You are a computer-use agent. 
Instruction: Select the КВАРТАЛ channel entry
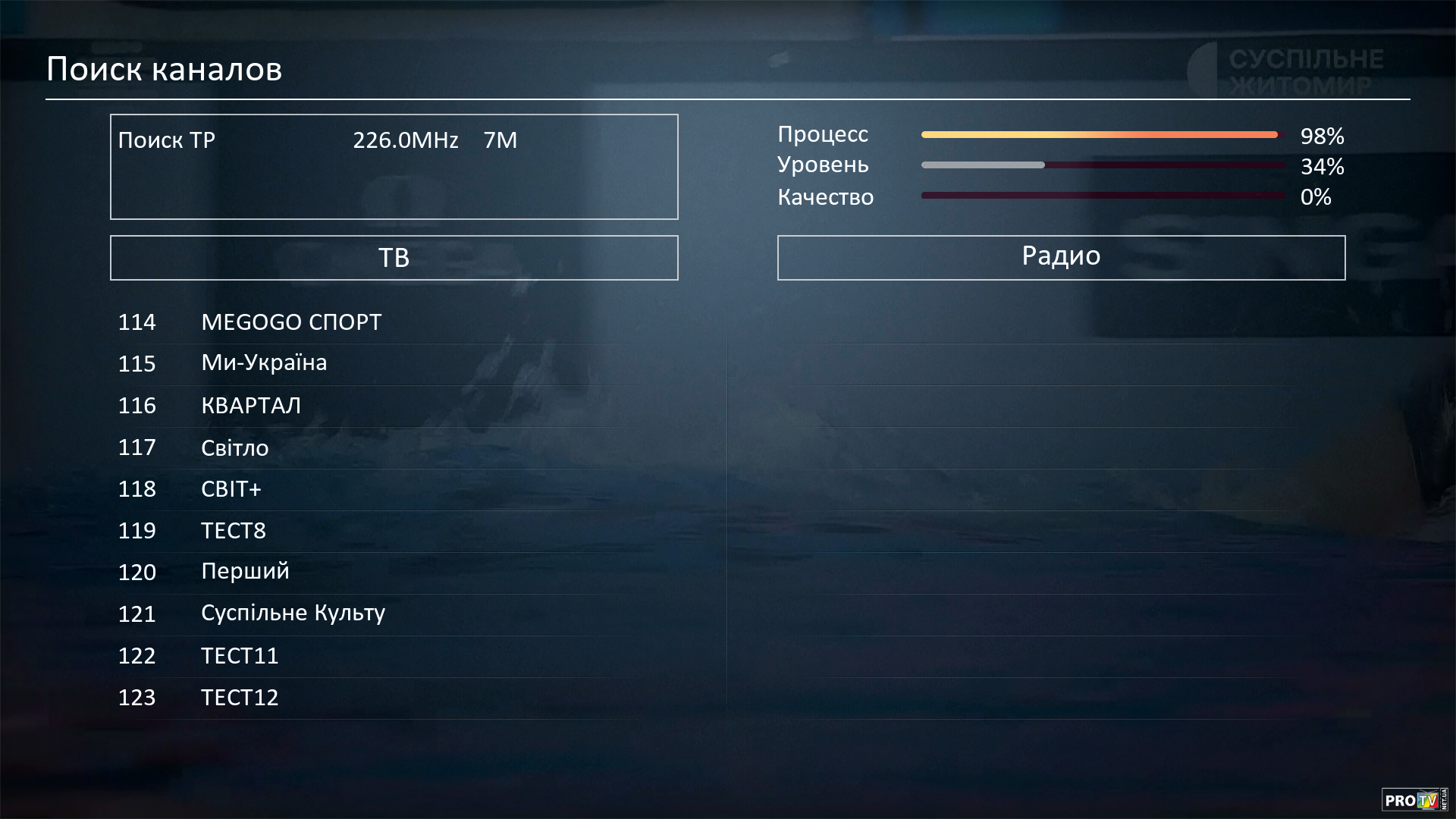pyautogui.click(x=251, y=406)
